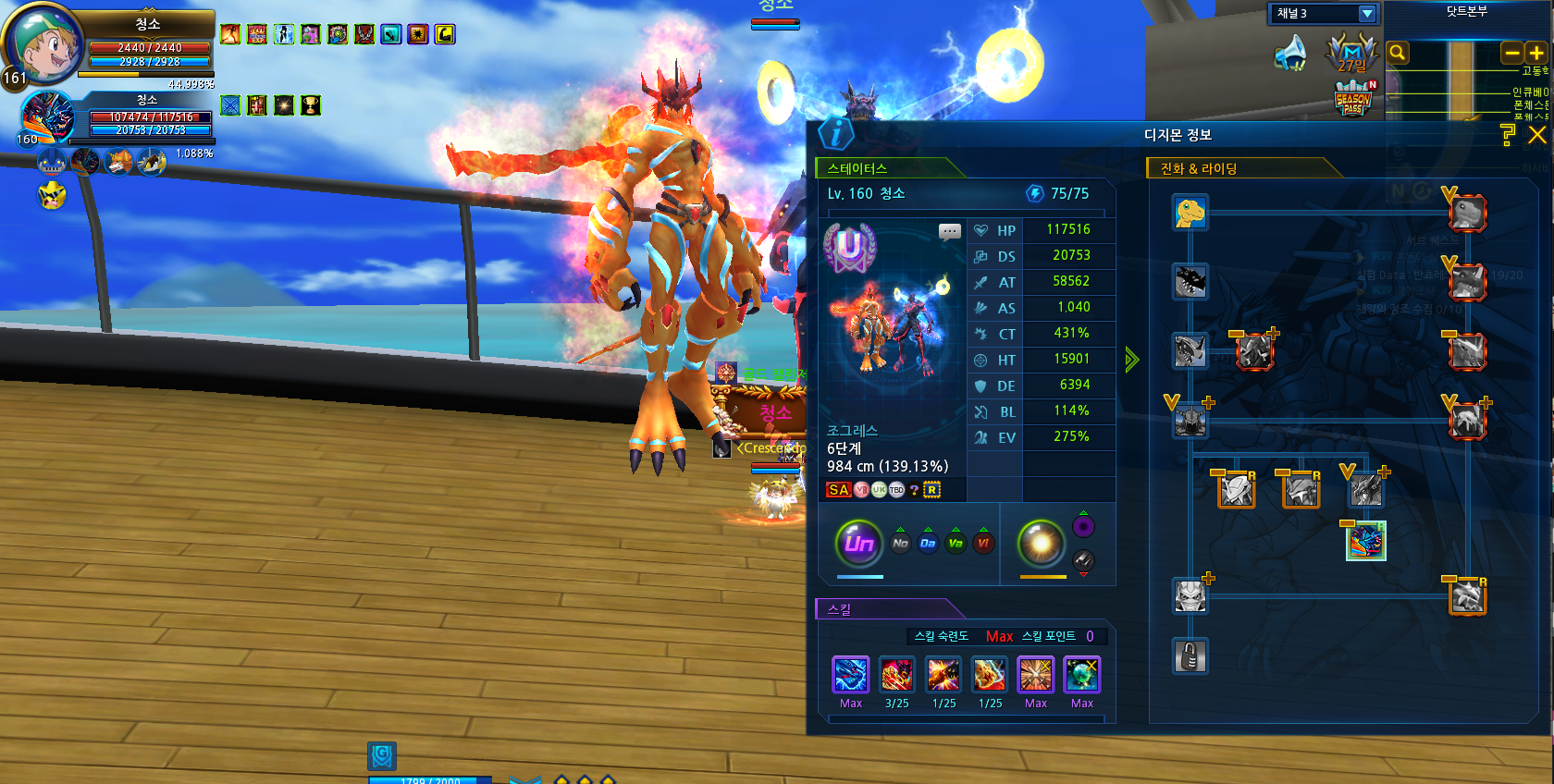Open the Season Pass icon

[x=1353, y=100]
